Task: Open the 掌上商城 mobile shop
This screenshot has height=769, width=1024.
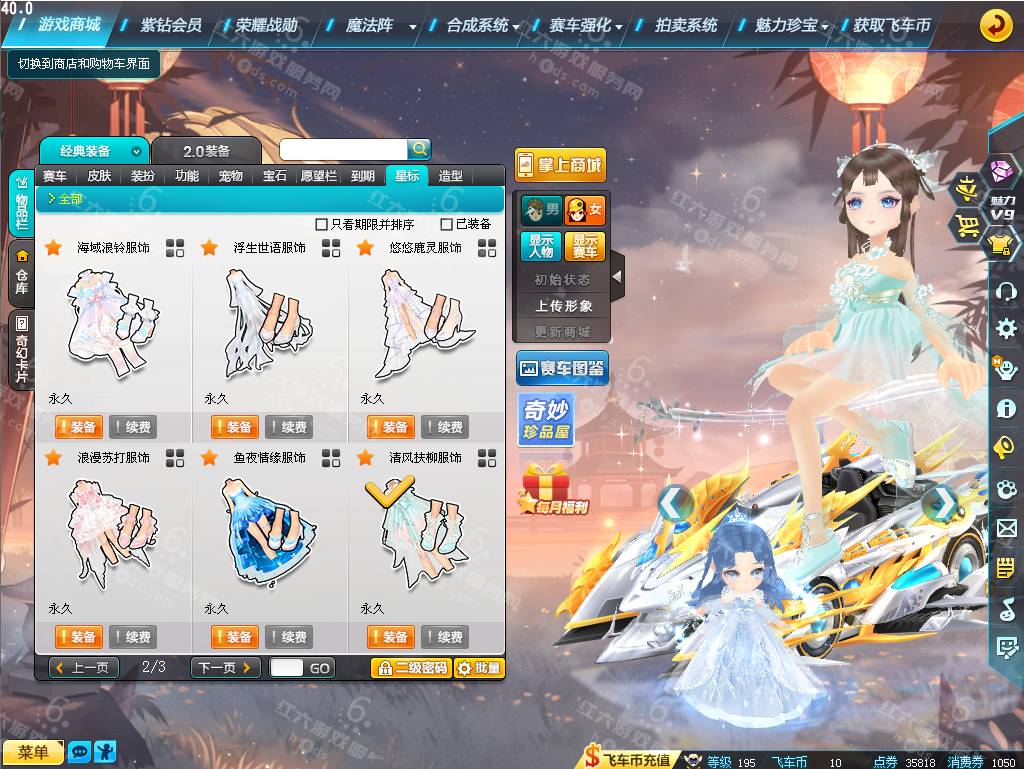Action: click(560, 165)
